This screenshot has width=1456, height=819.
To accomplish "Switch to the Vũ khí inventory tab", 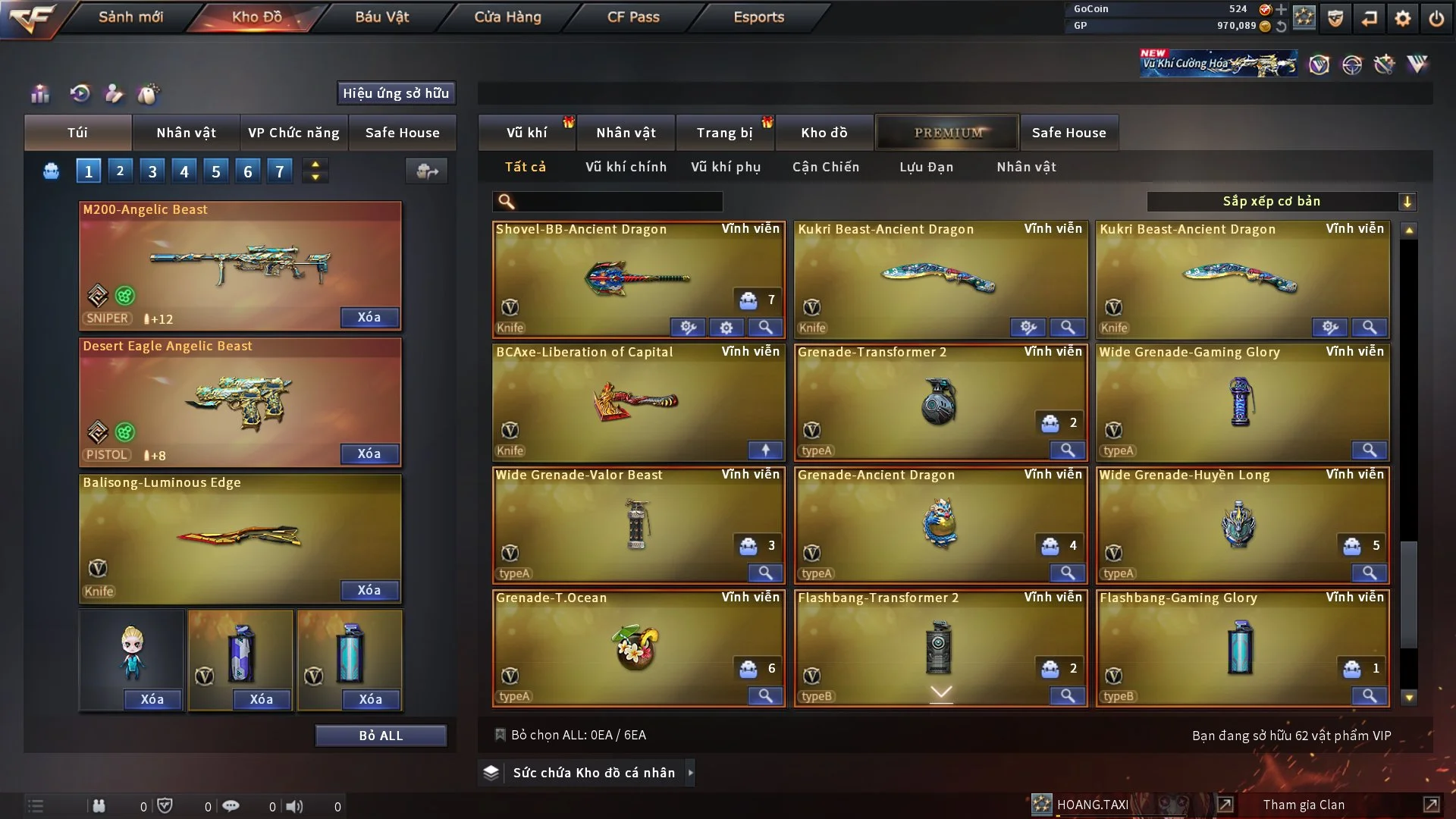I will [526, 133].
